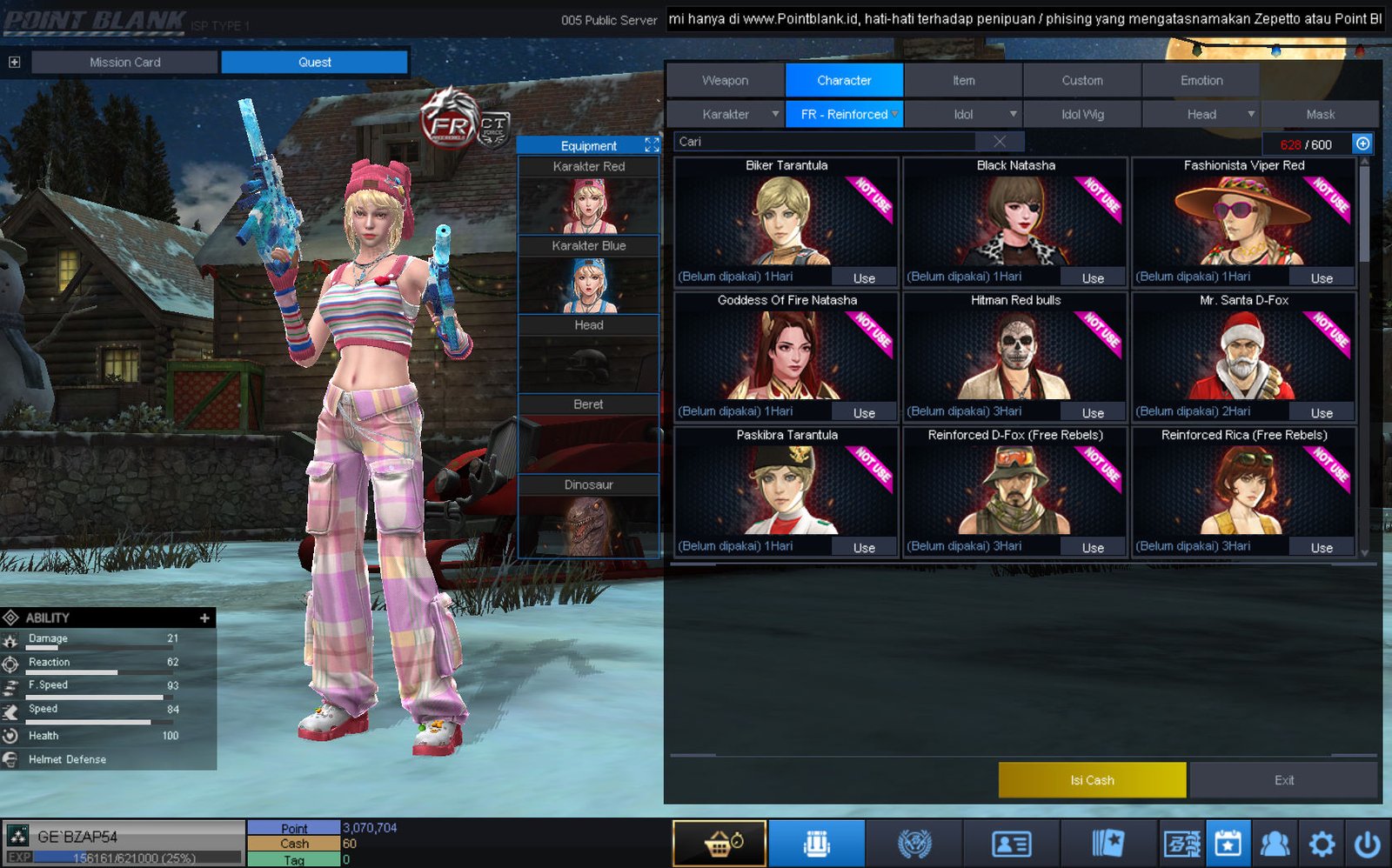This screenshot has height=868, width=1392.
Task: Click the power quit icon
Action: (x=1367, y=844)
